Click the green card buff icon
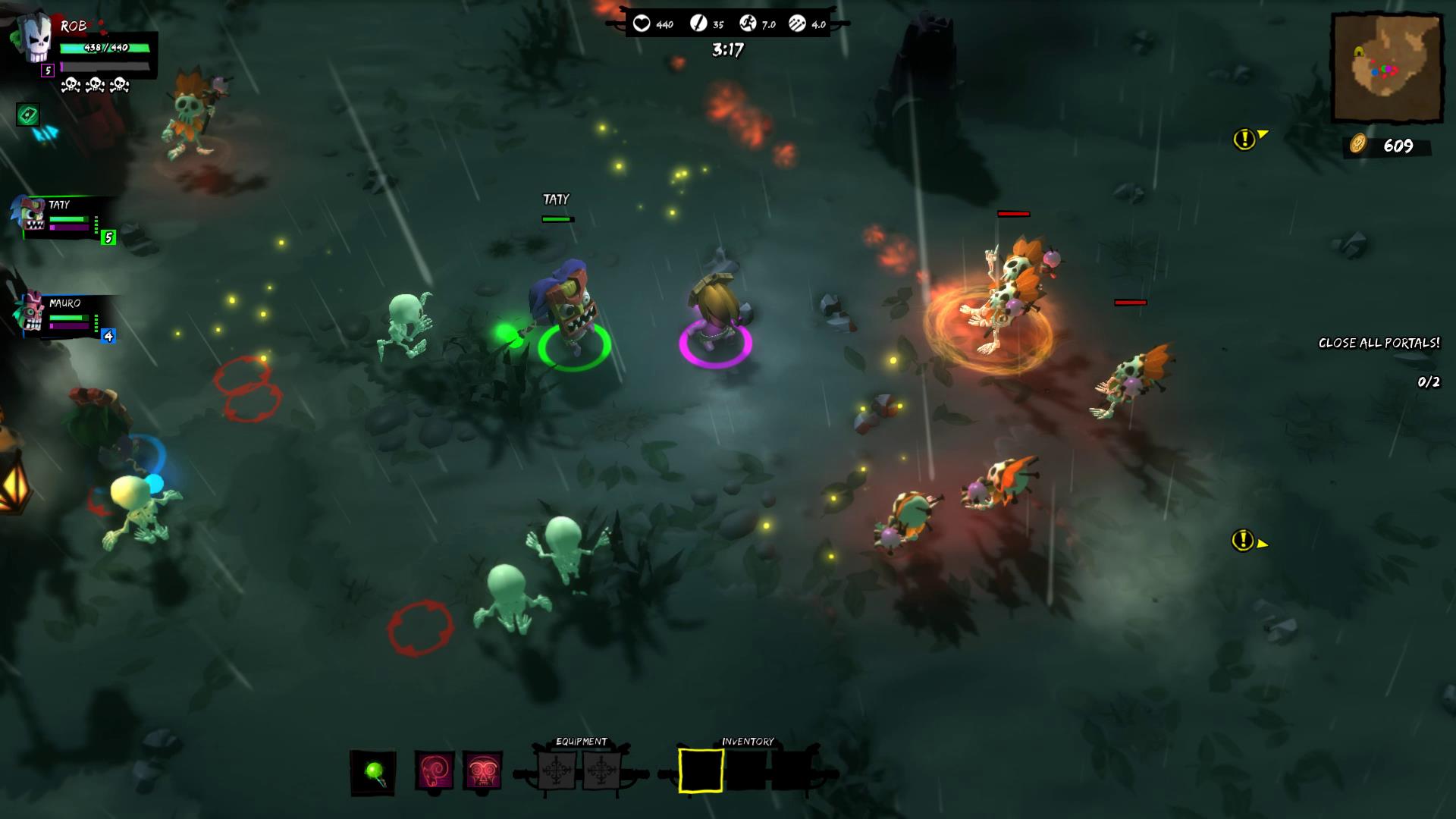This screenshot has height=819, width=1456. [28, 115]
